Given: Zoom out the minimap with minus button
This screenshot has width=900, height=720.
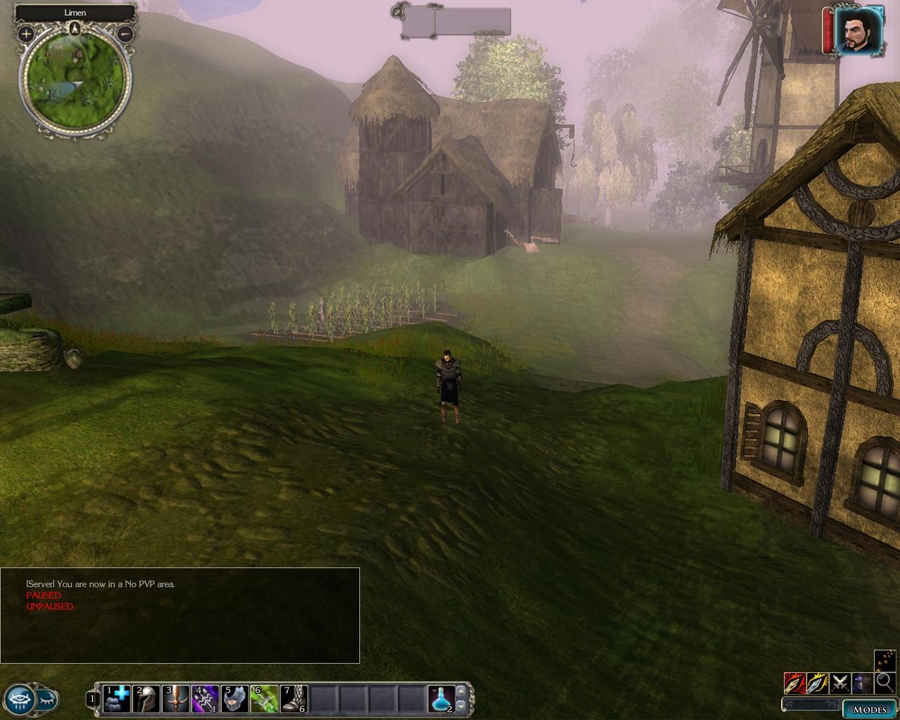Looking at the screenshot, I should [125, 34].
